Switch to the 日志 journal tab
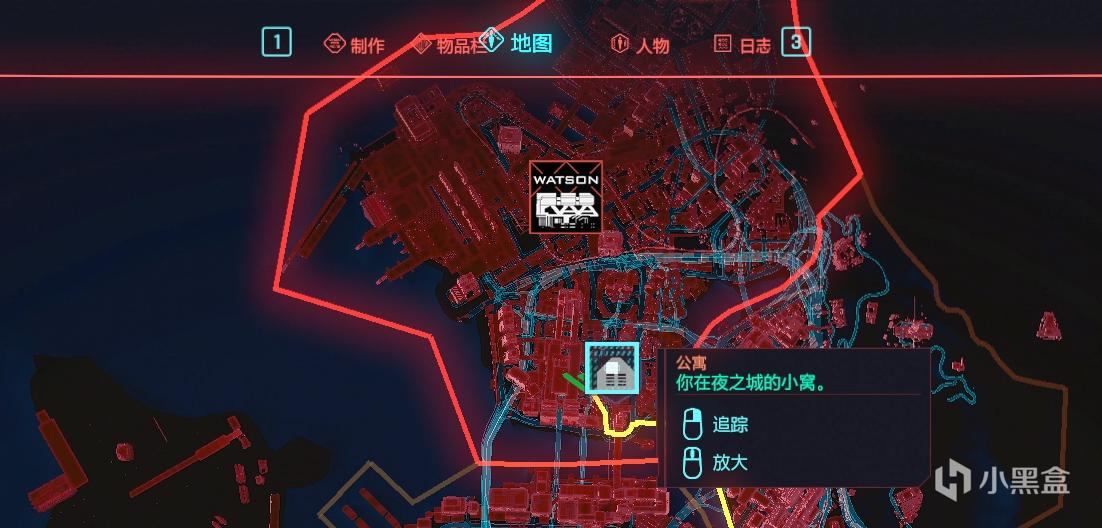Image resolution: width=1102 pixels, height=528 pixels. (x=743, y=45)
